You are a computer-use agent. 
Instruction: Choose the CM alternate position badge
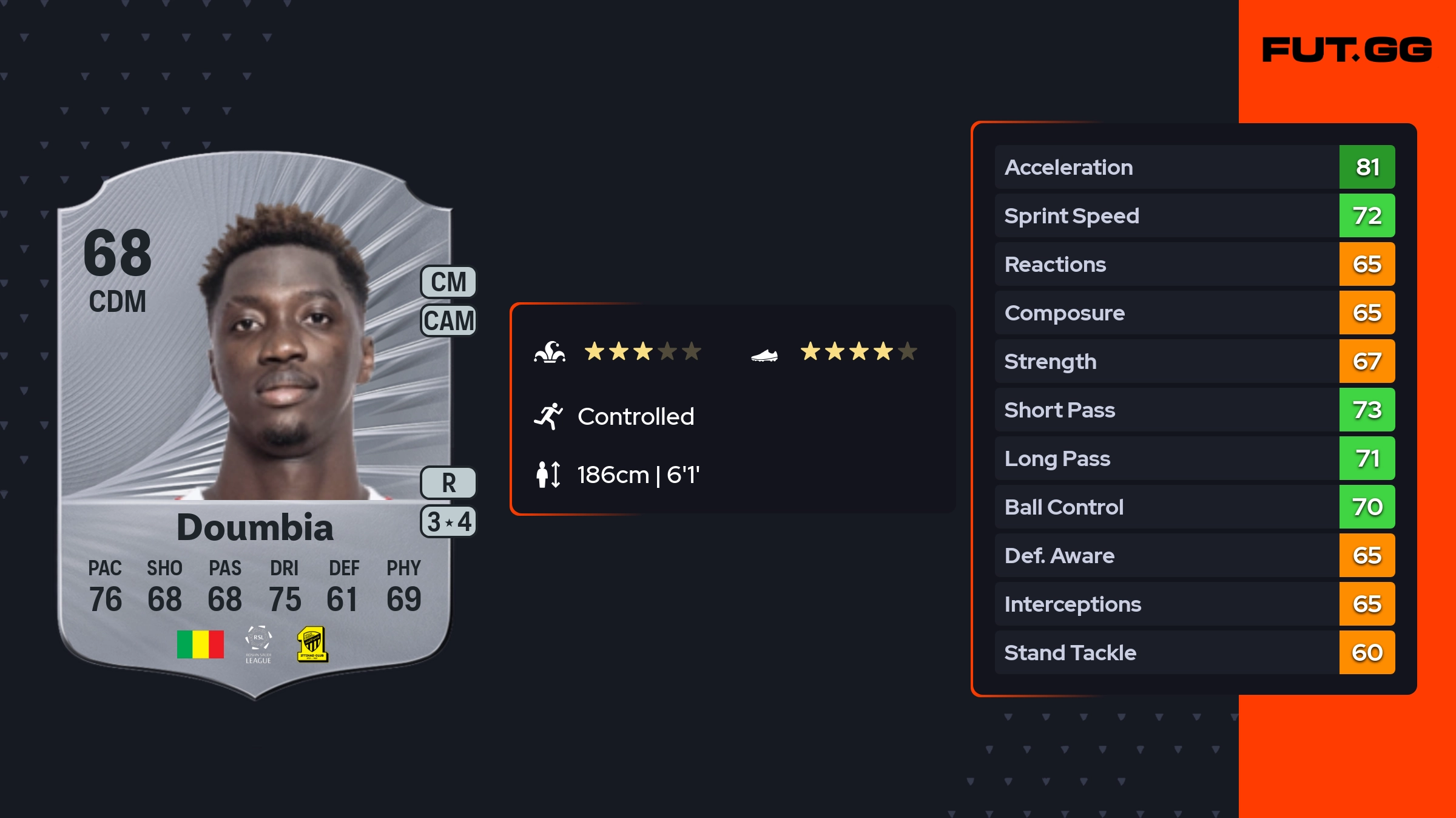(448, 282)
